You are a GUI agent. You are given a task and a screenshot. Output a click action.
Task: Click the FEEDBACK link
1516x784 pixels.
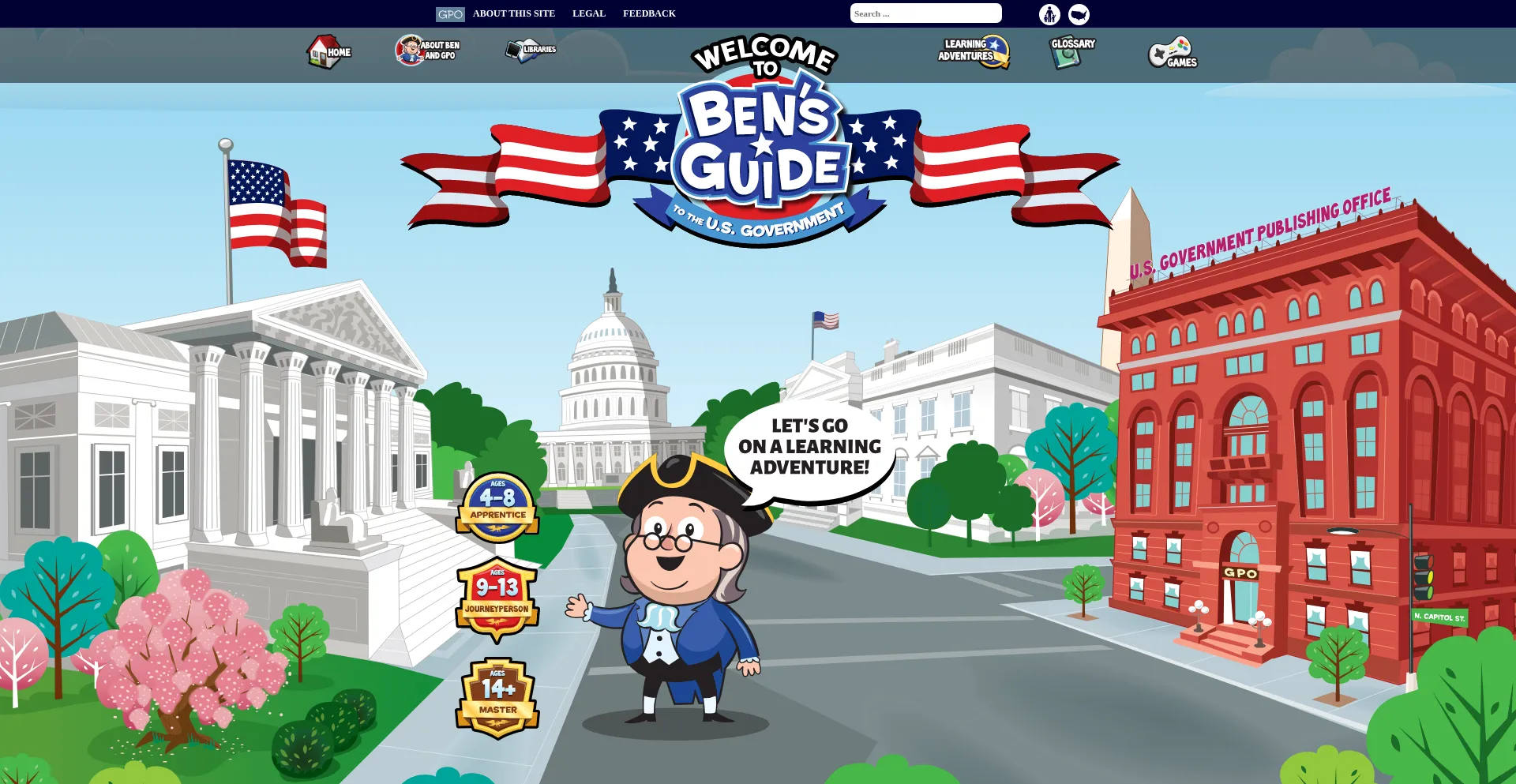tap(649, 13)
